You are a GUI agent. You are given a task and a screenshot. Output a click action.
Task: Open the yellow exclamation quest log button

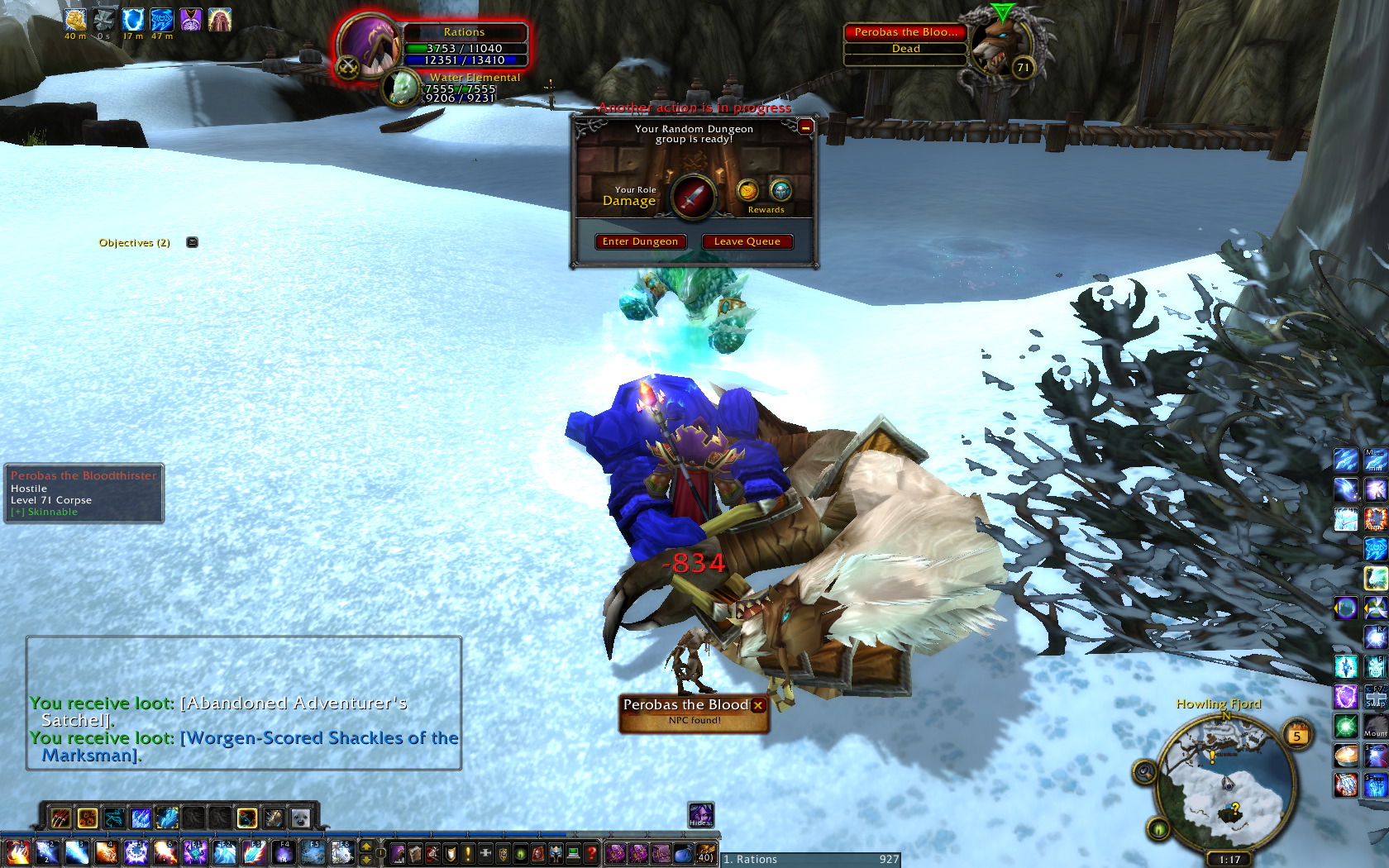click(x=468, y=853)
